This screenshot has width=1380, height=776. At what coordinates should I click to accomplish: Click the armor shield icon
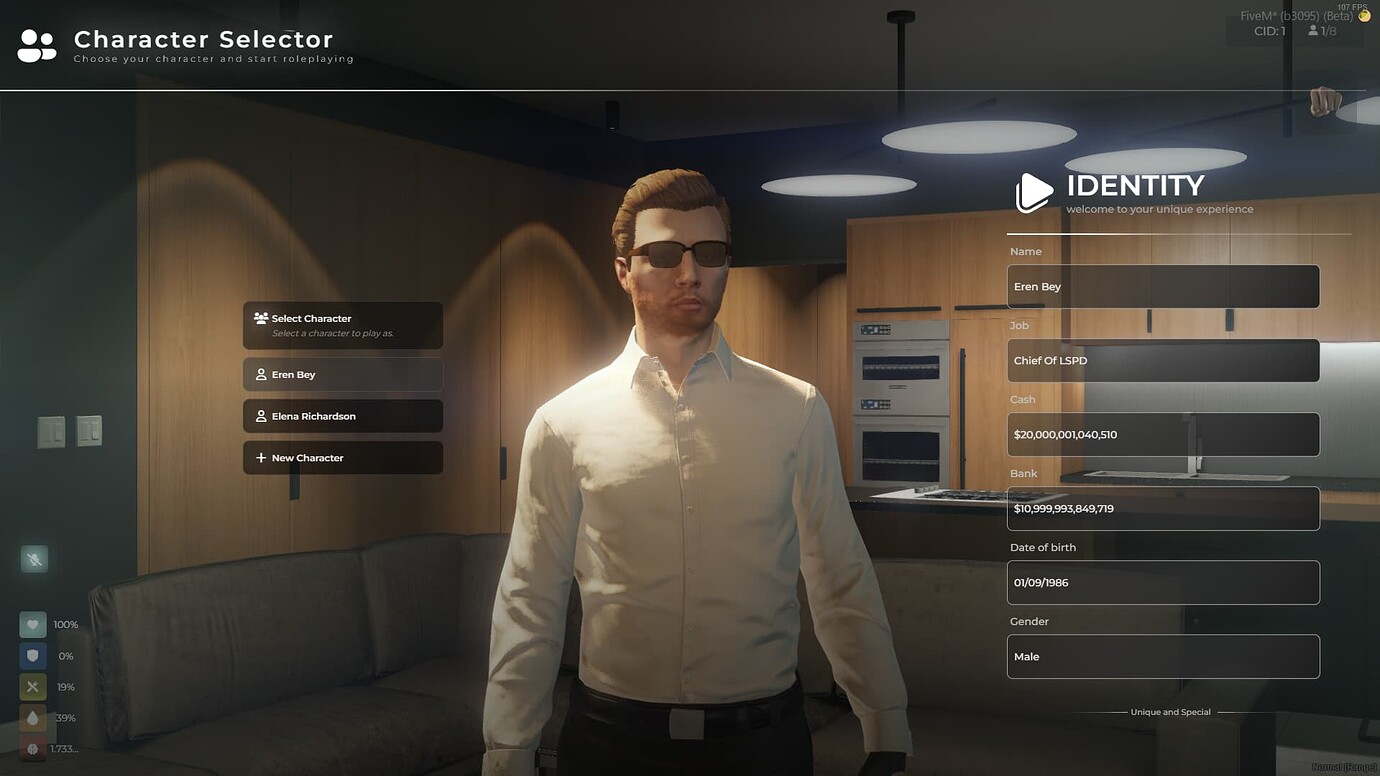tap(33, 655)
